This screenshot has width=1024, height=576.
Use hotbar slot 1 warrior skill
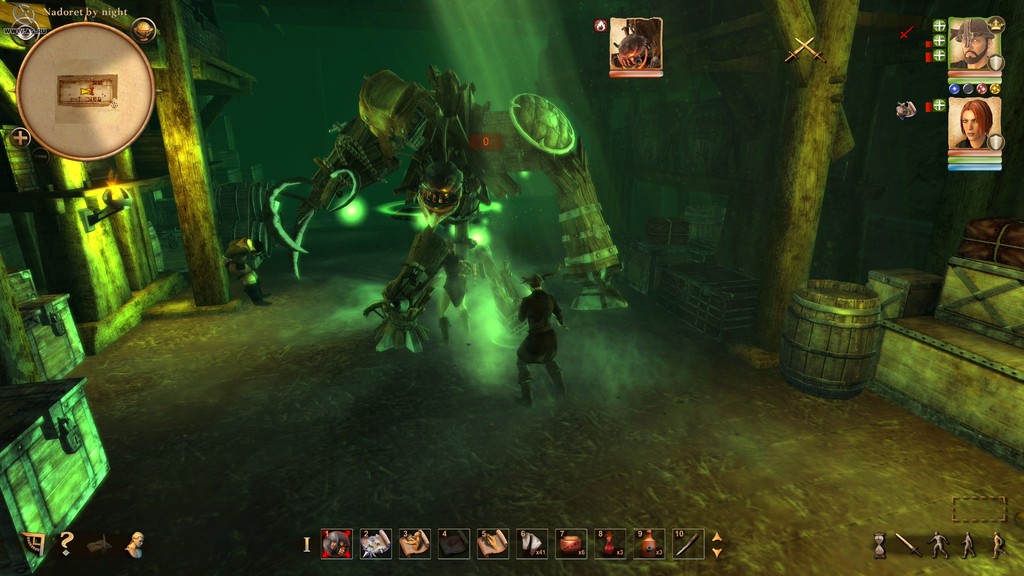[336, 544]
